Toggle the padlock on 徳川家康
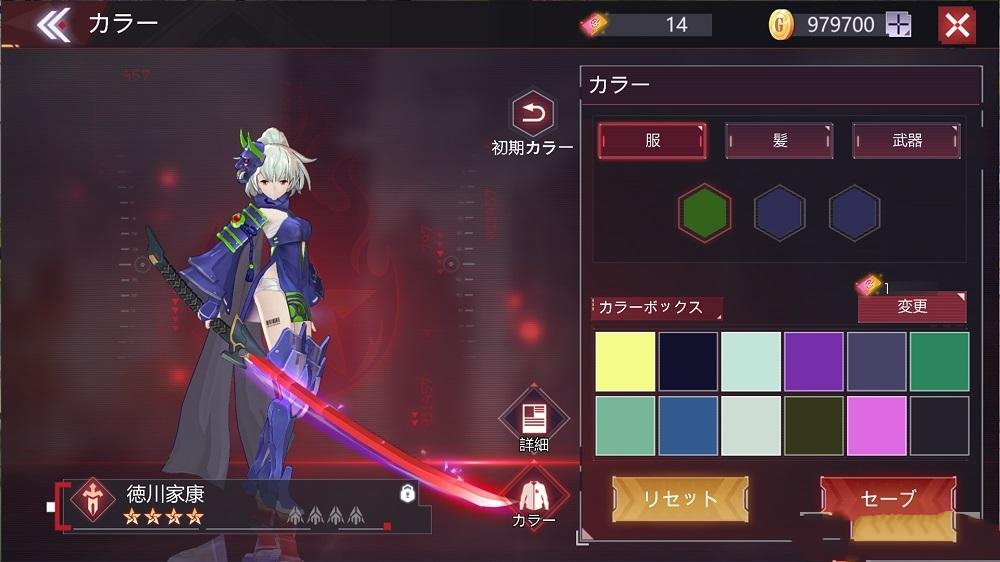Screen dimensions: 1000x562 click(407, 493)
